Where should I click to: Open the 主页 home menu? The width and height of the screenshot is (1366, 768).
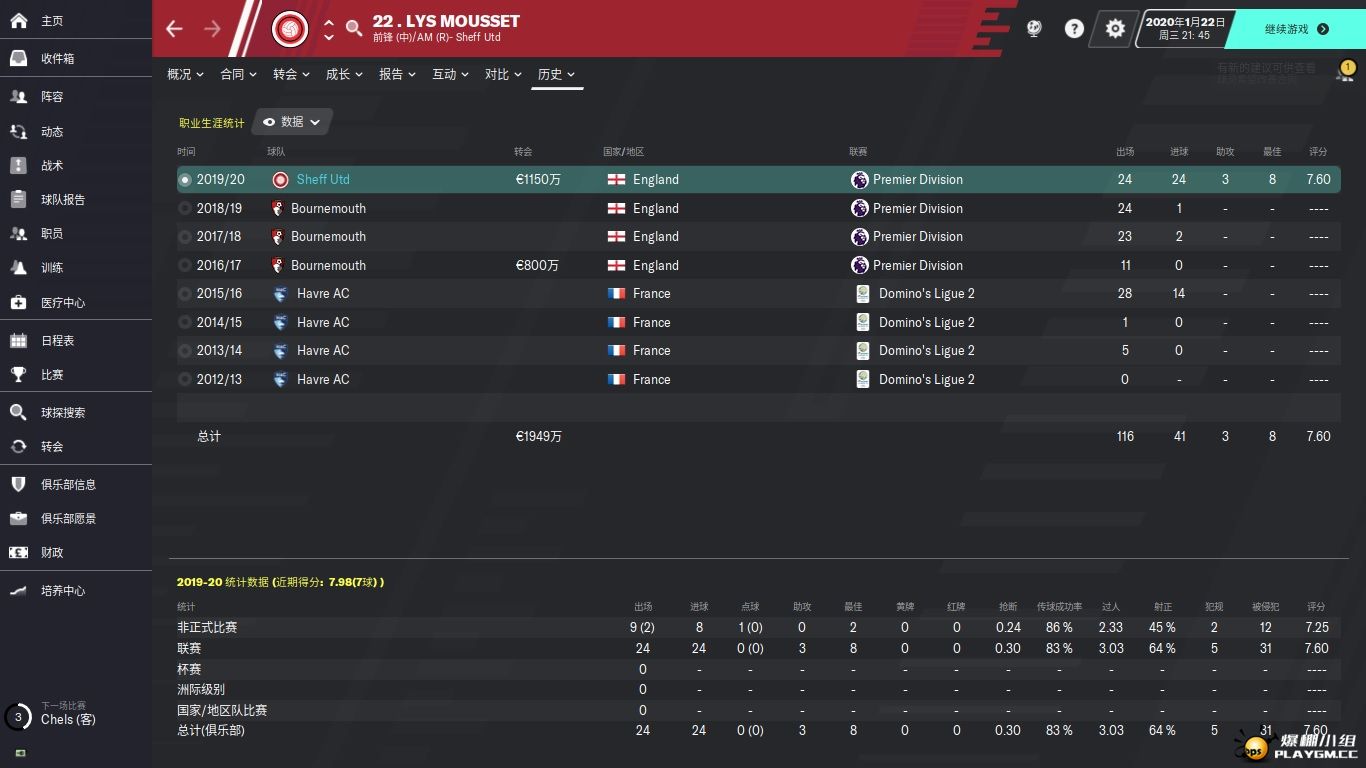click(x=52, y=21)
